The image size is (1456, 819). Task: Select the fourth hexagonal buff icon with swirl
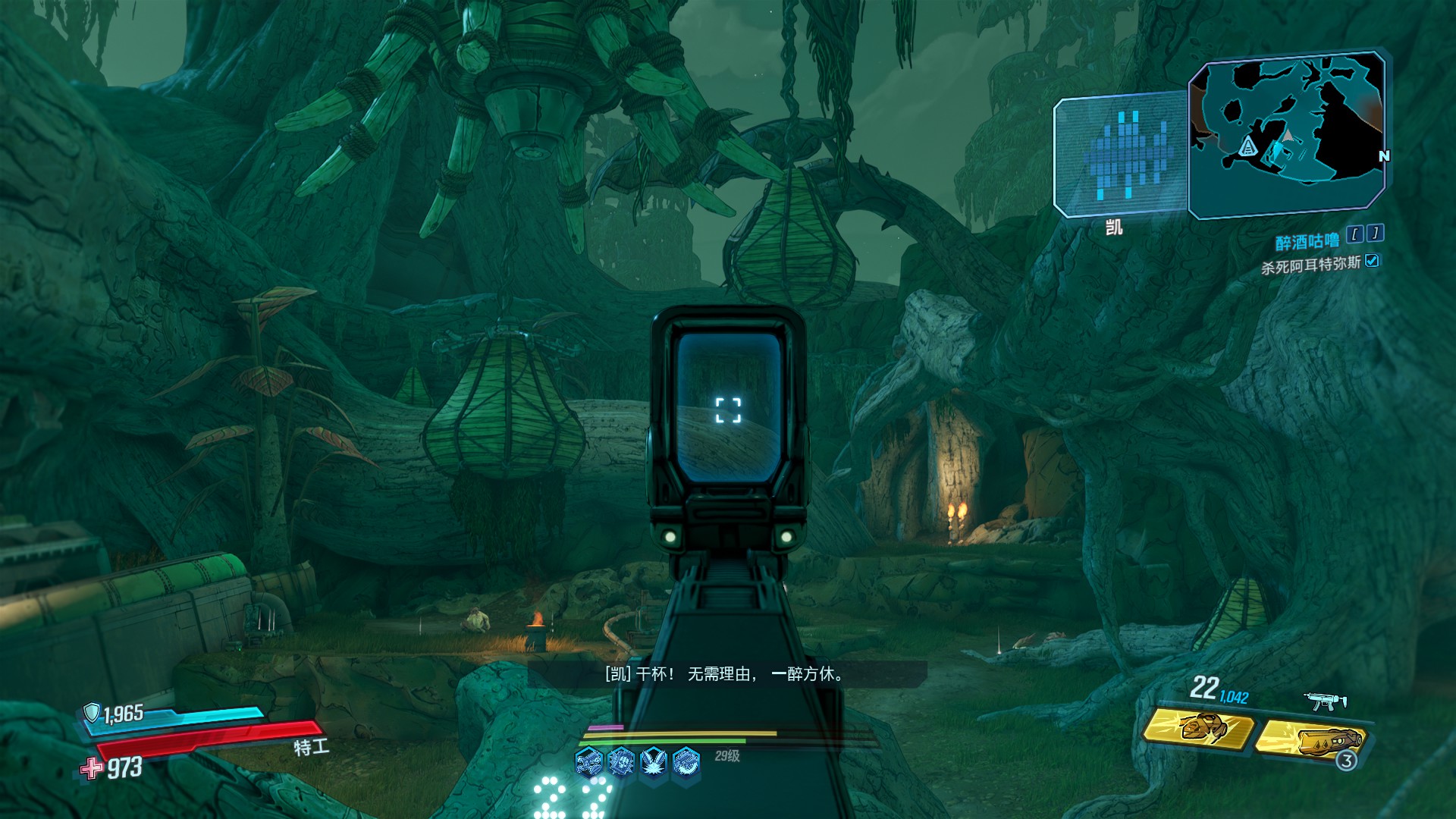point(686,761)
